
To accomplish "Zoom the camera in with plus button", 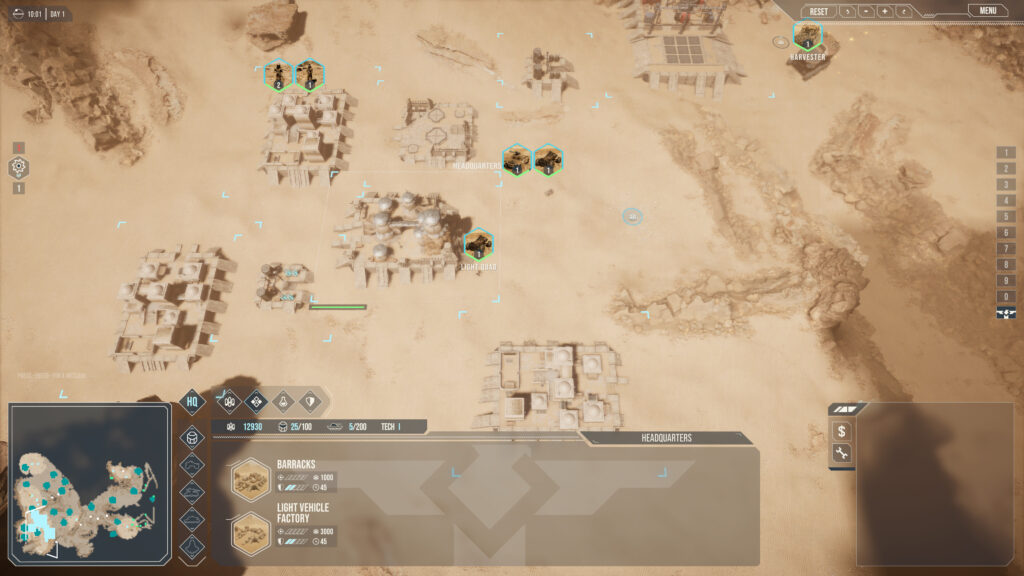I will point(885,12).
